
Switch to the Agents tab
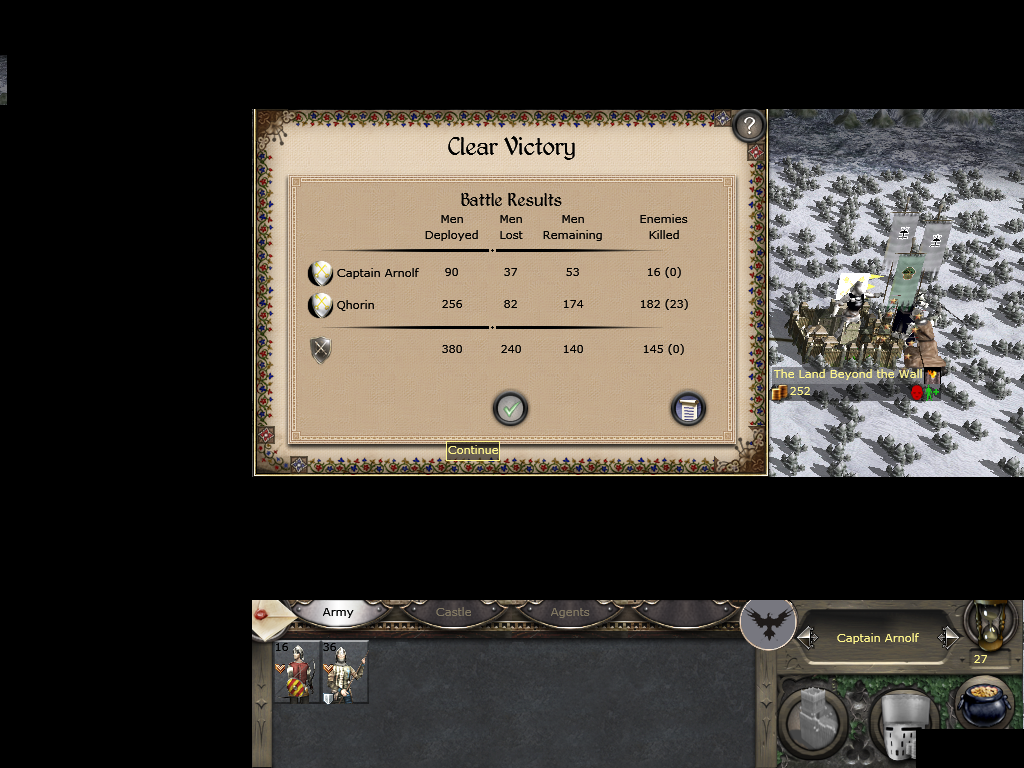point(570,612)
